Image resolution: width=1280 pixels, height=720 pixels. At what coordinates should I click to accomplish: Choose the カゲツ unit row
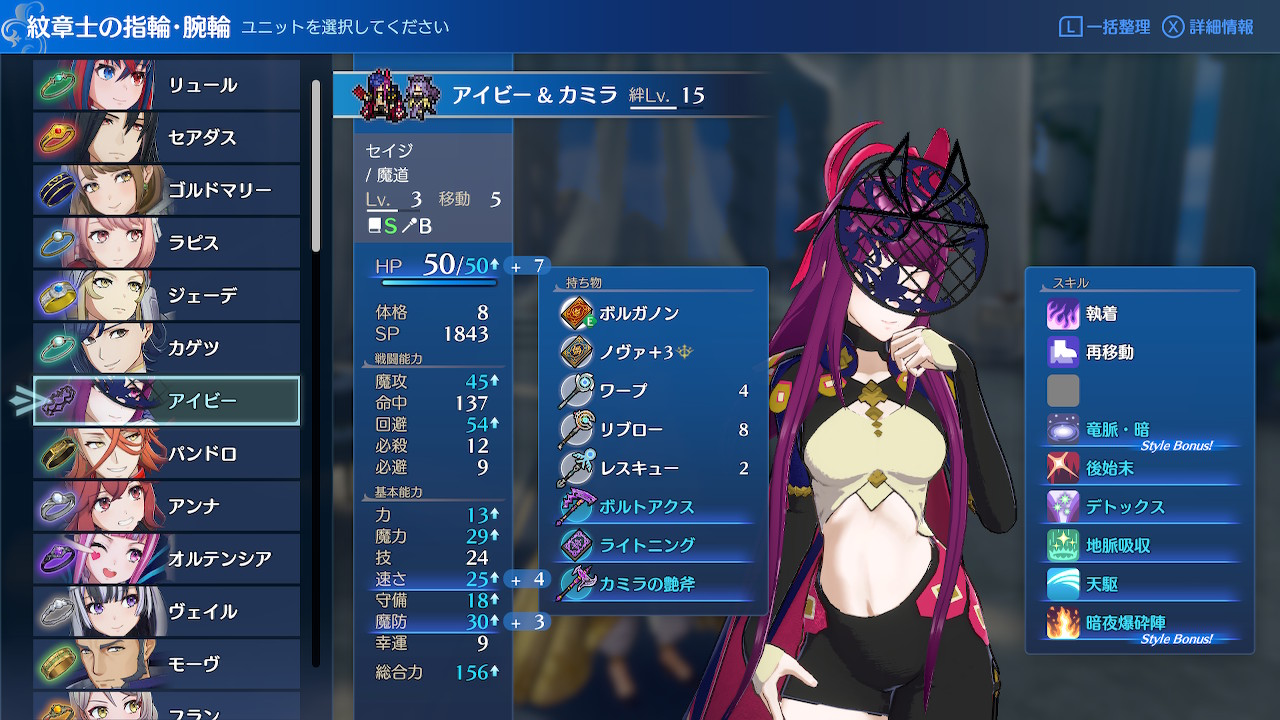point(167,348)
